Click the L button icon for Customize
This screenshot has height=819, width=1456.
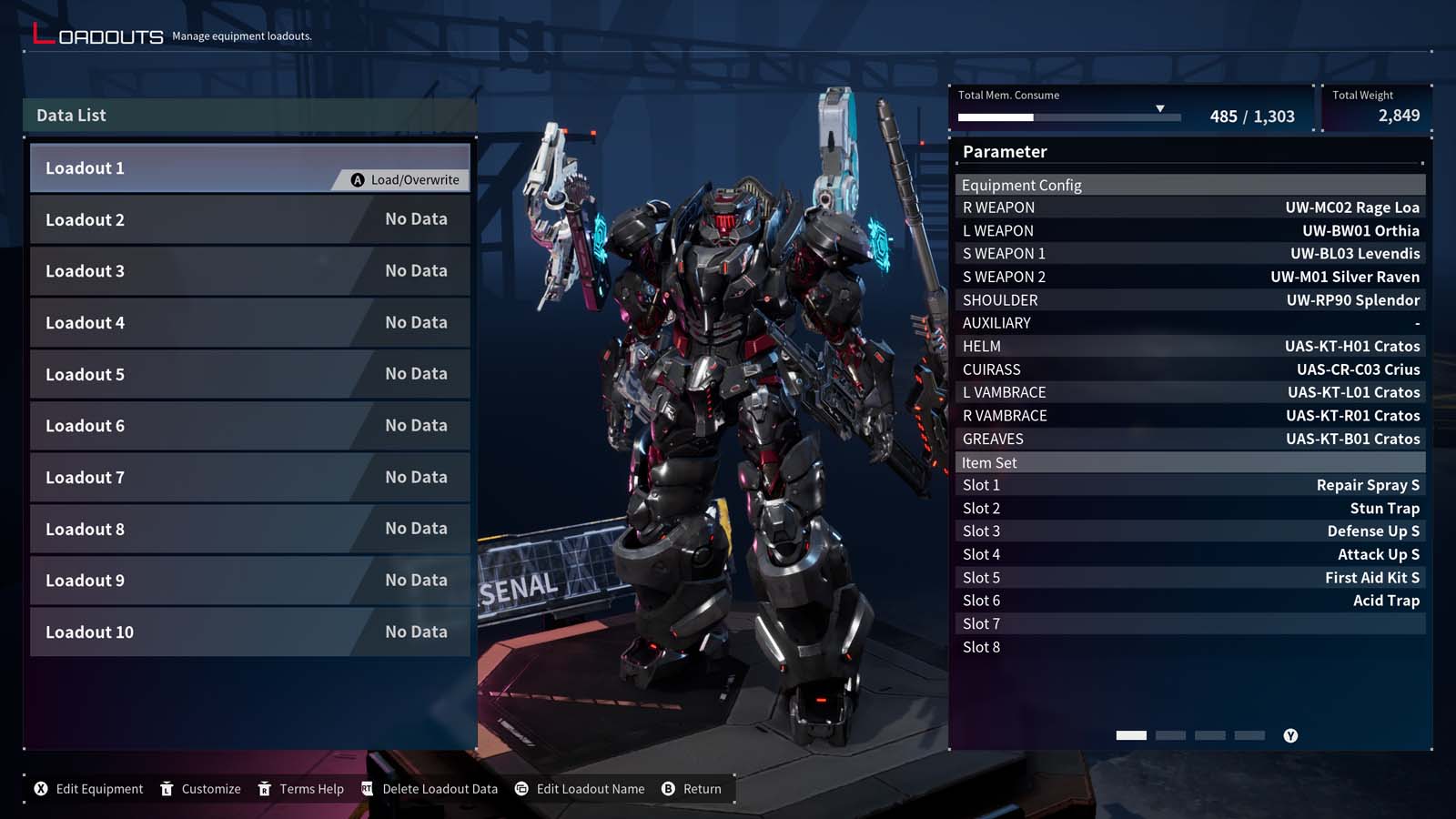pyautogui.click(x=167, y=789)
